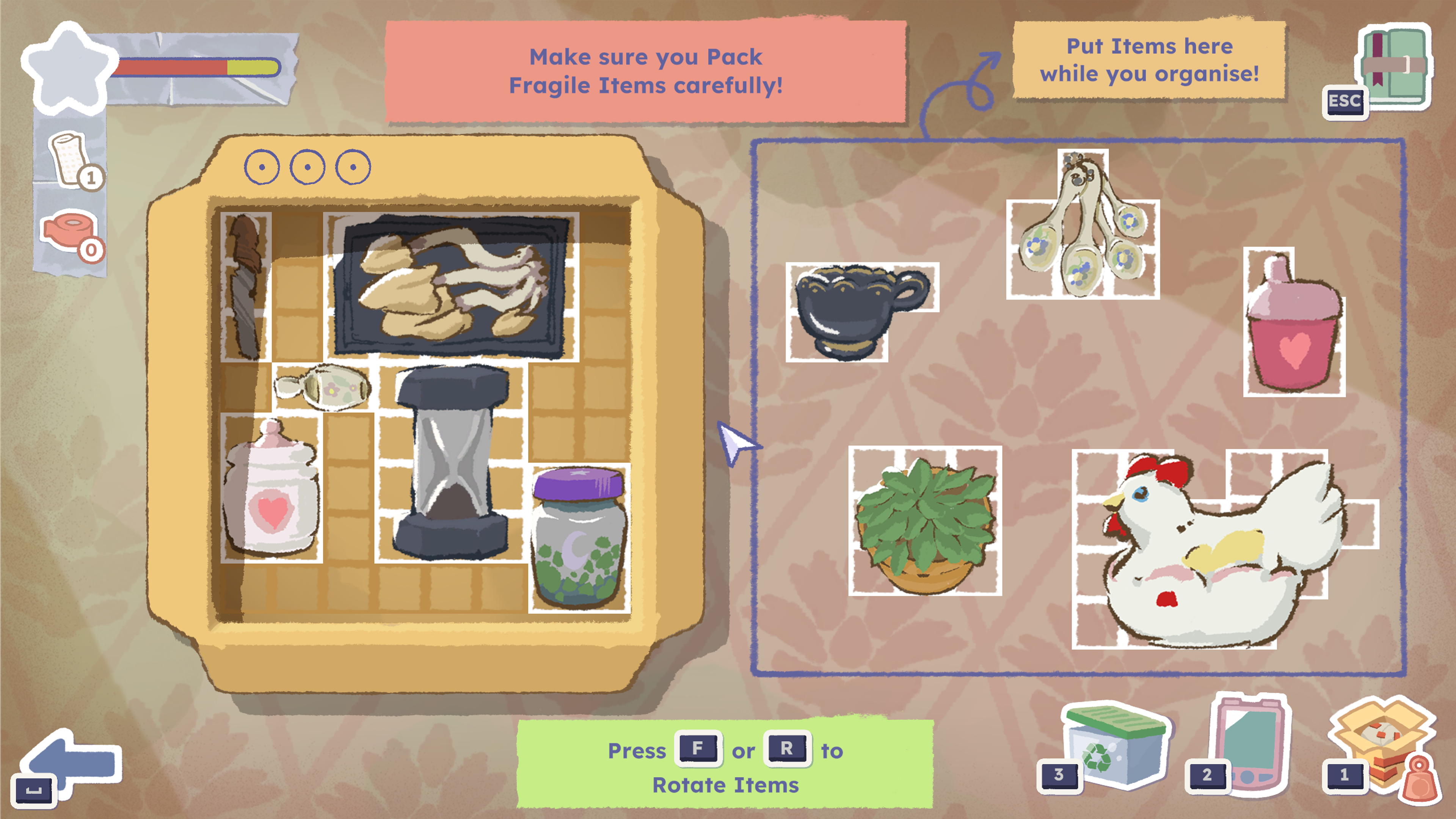Pick up the floral measuring spoons

[x=1083, y=237]
